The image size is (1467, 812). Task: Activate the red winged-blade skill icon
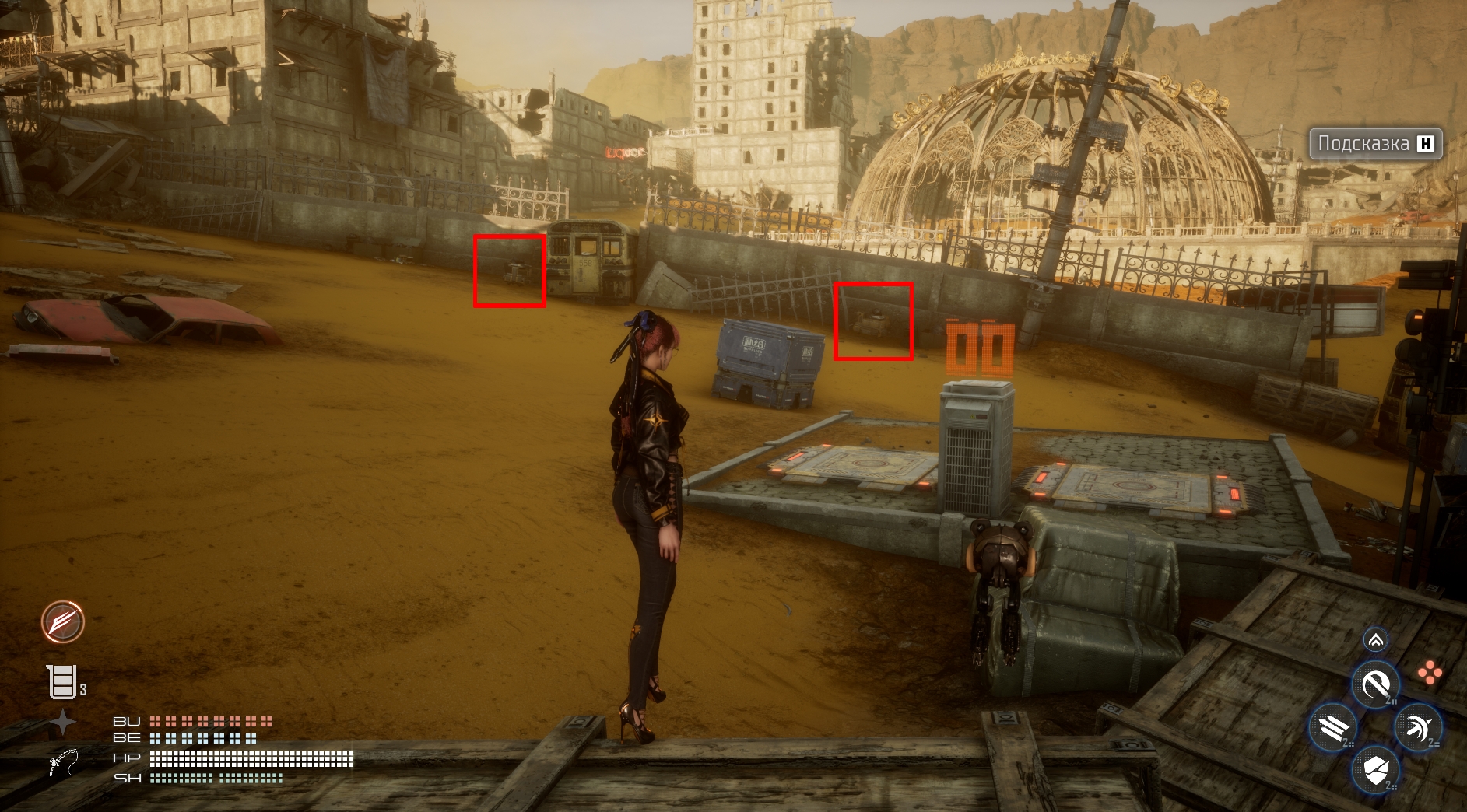coord(63,622)
